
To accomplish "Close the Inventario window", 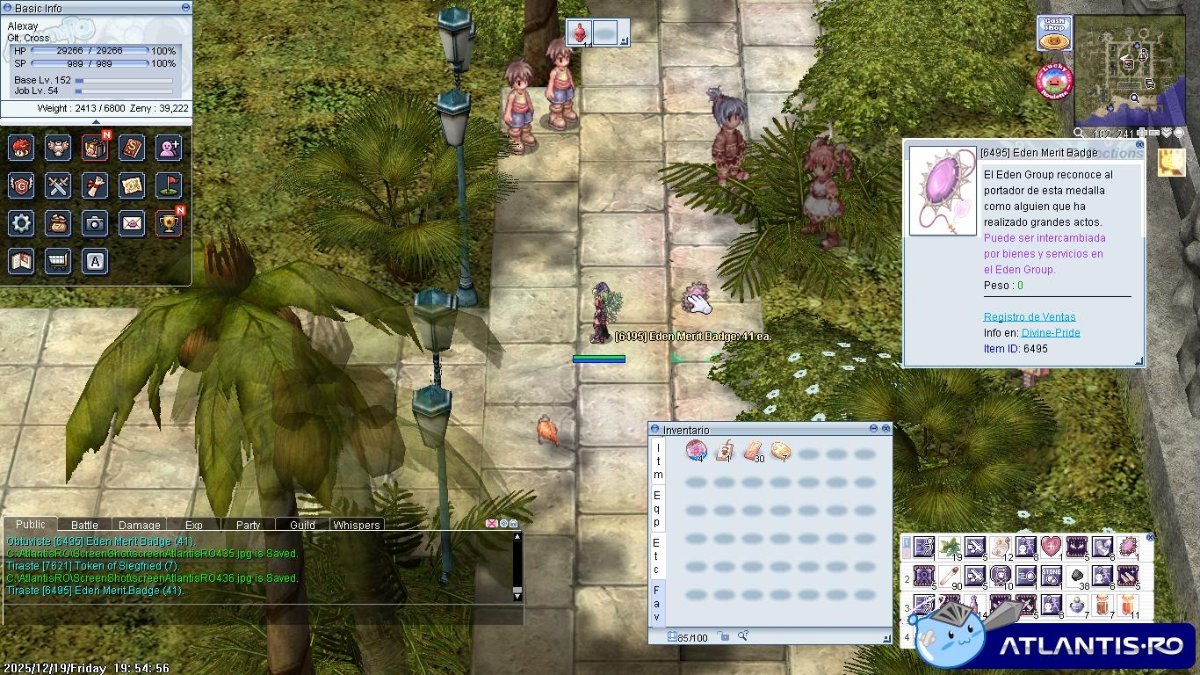I will click(885, 429).
